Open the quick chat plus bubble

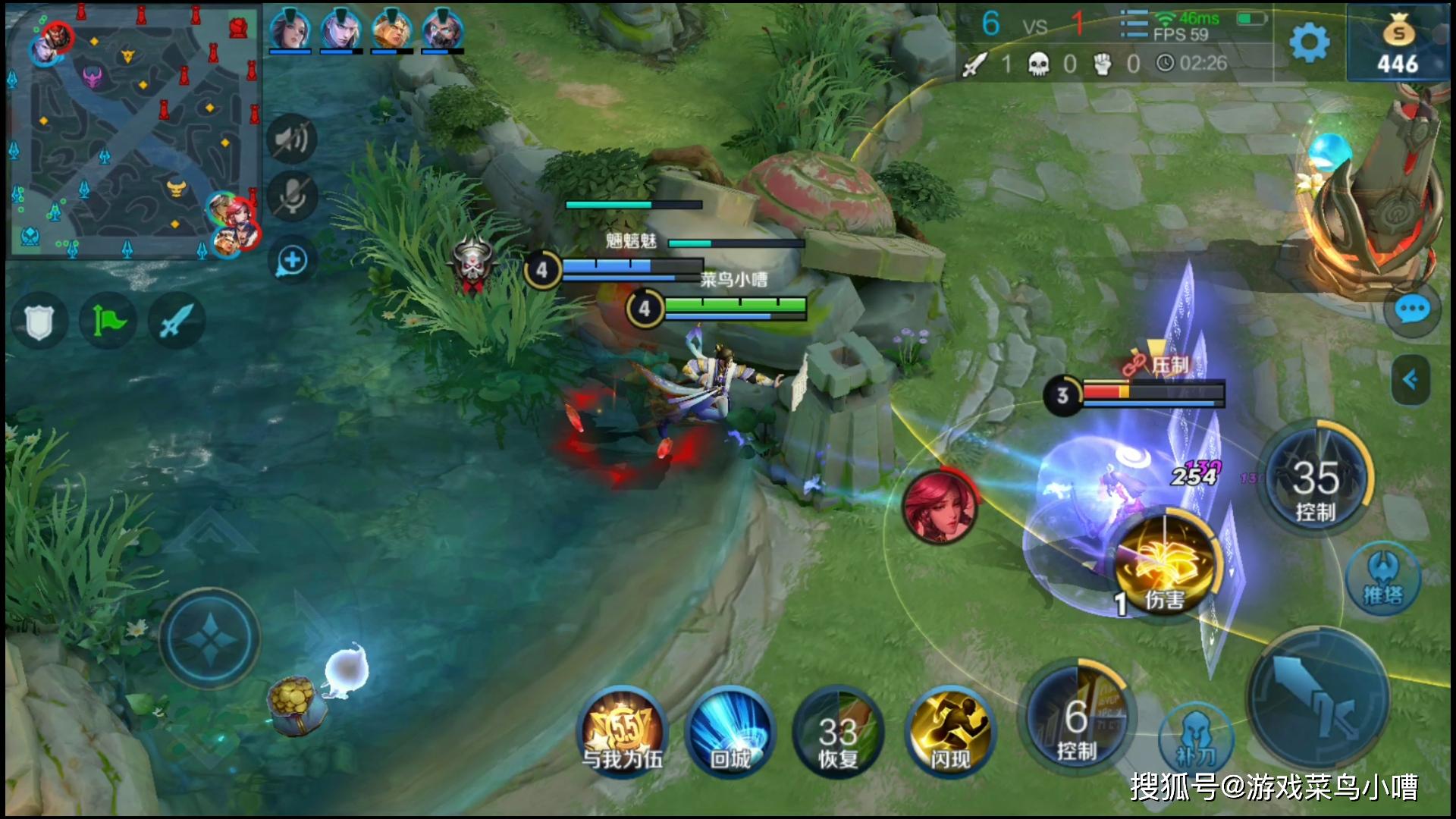[292, 261]
